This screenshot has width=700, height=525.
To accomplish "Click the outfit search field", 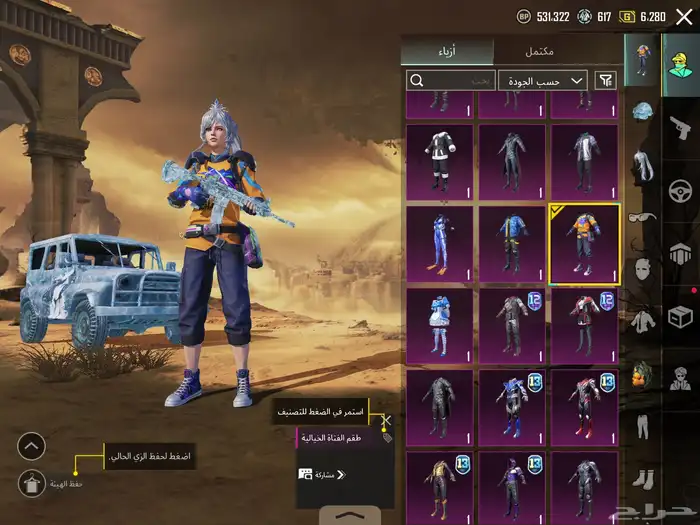I will pos(450,80).
